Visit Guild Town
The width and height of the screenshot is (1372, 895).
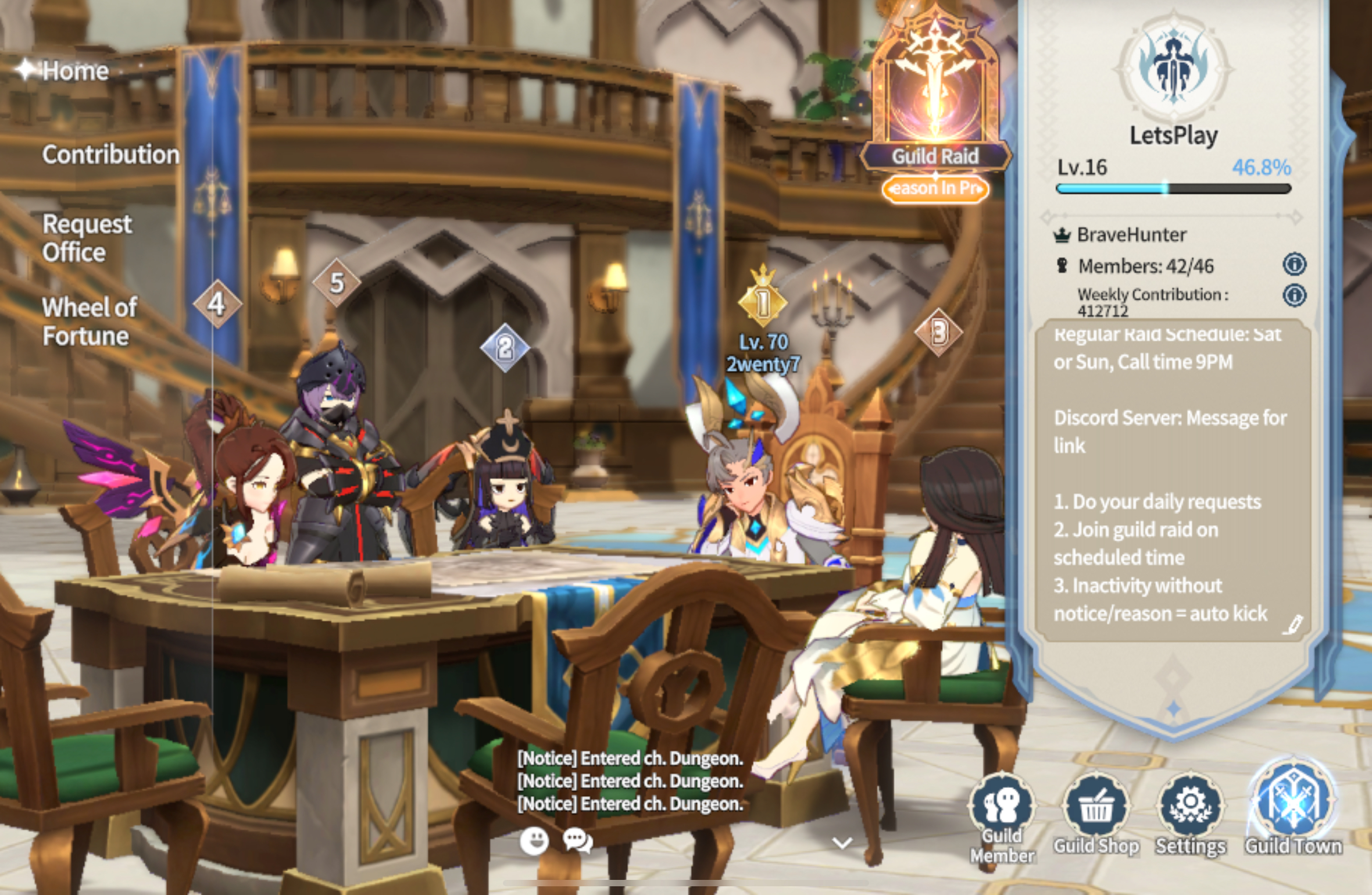[x=1294, y=808]
